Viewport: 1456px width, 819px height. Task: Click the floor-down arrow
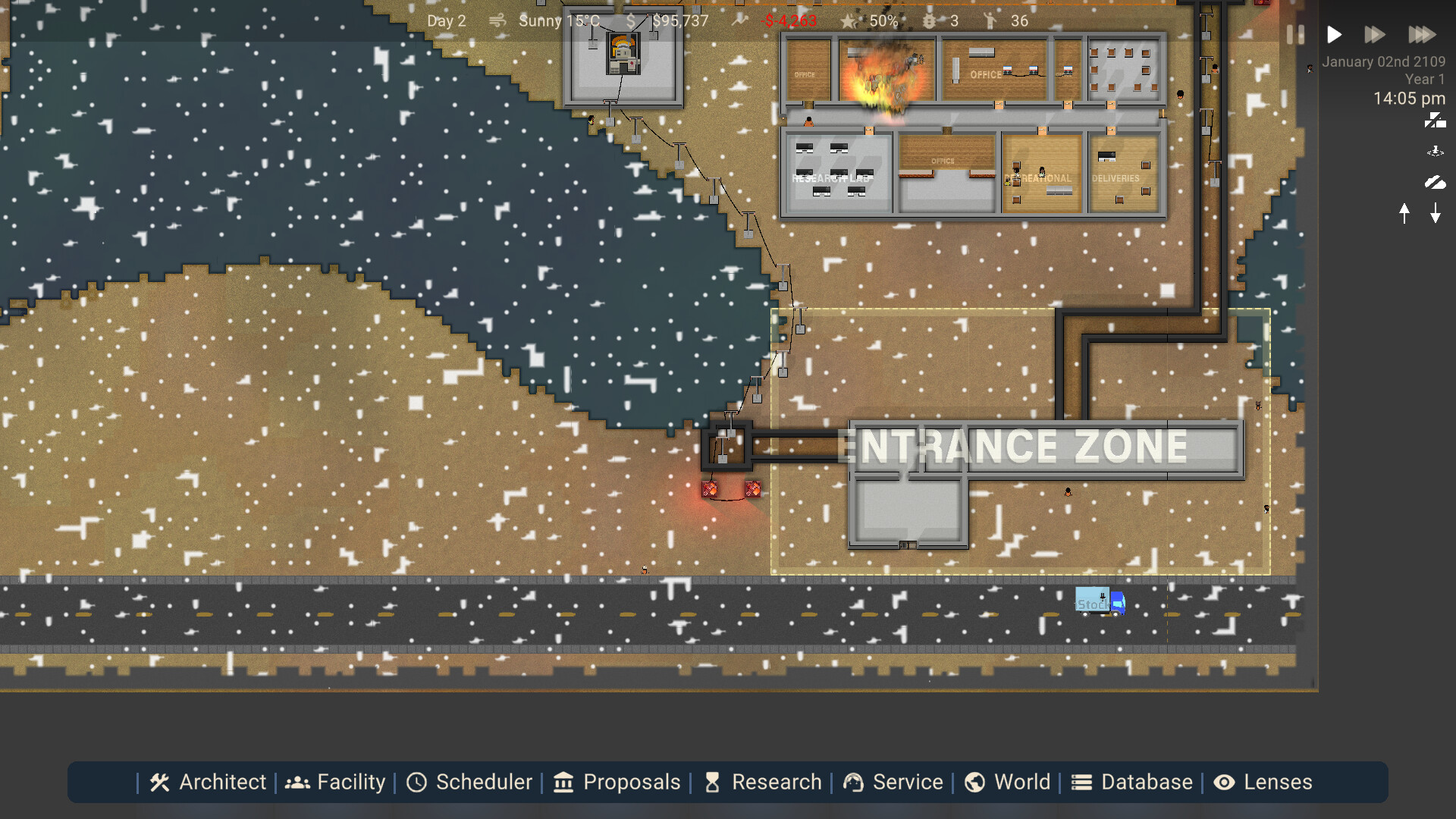1435,214
